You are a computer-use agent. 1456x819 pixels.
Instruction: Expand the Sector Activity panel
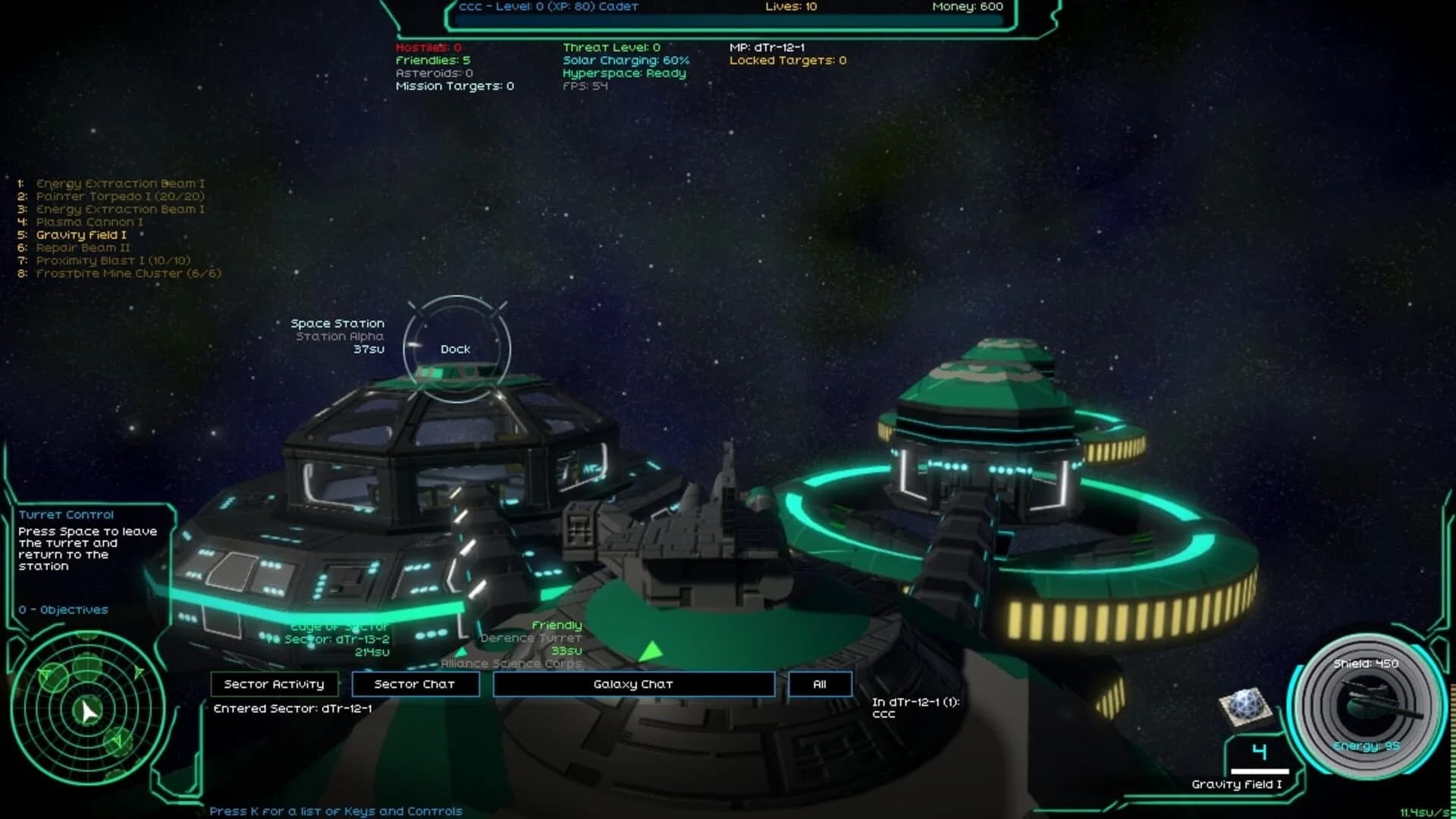pyautogui.click(x=274, y=683)
